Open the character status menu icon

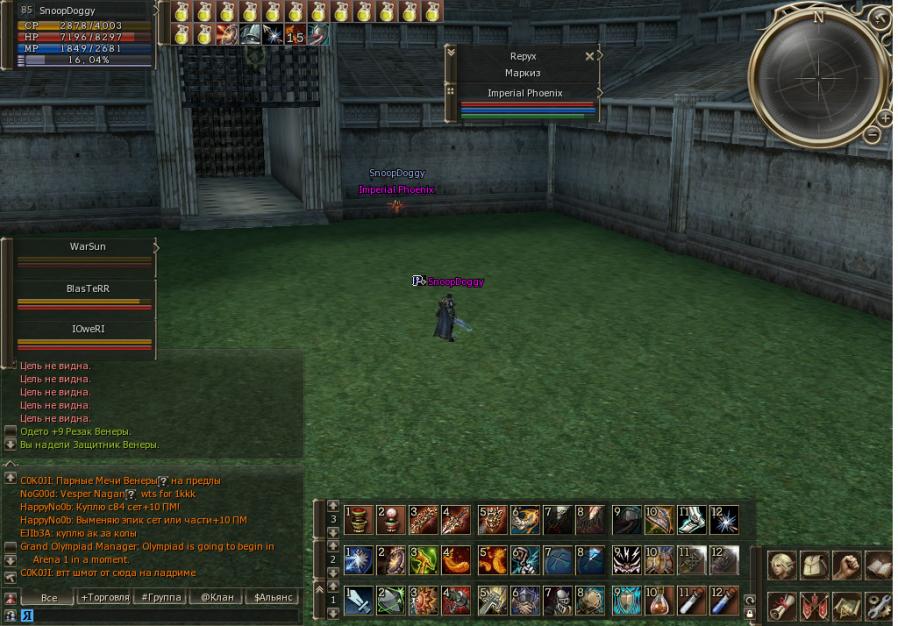click(x=781, y=565)
